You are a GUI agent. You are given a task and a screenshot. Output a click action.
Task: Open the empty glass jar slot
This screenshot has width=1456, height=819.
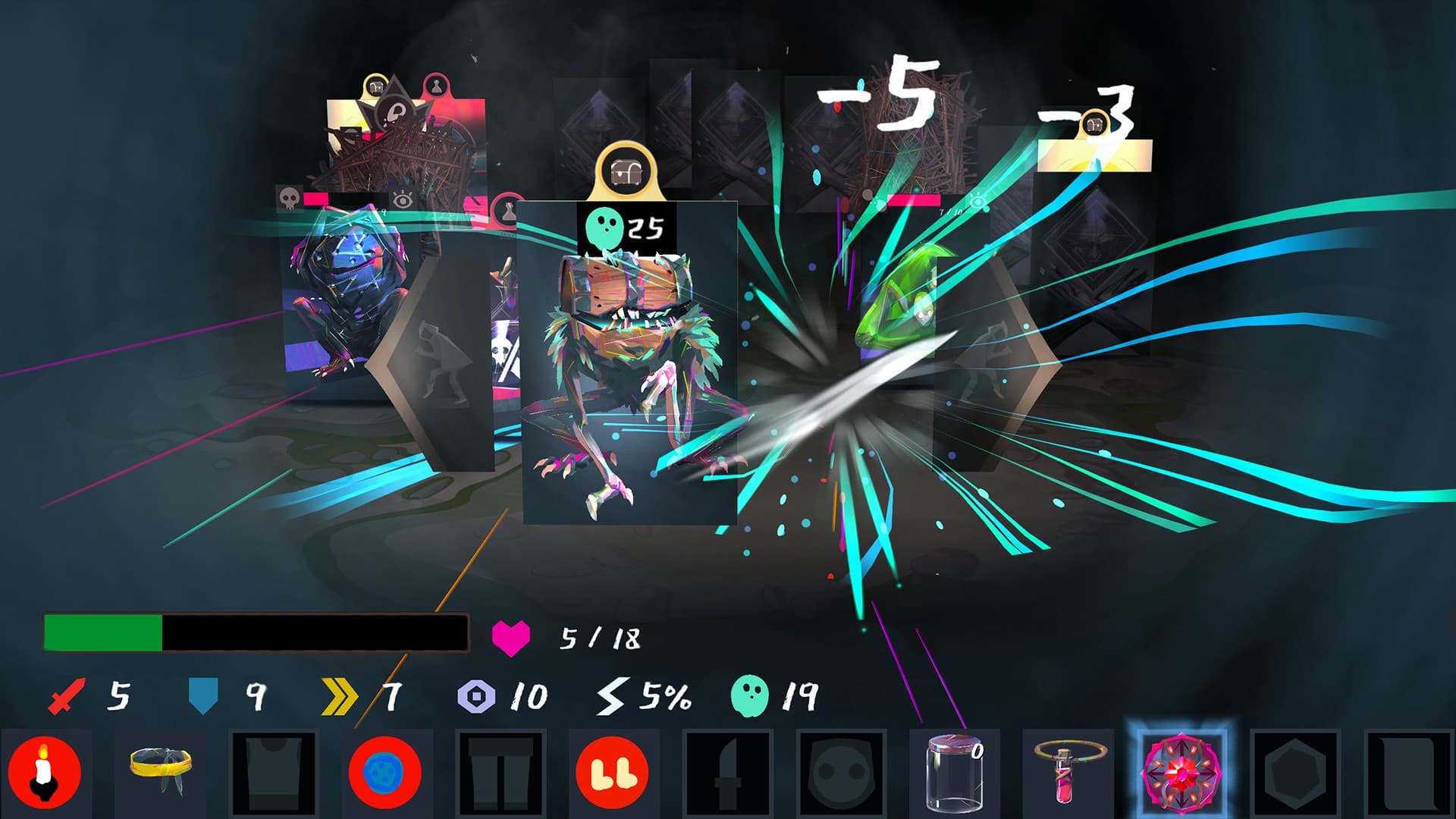[955, 772]
